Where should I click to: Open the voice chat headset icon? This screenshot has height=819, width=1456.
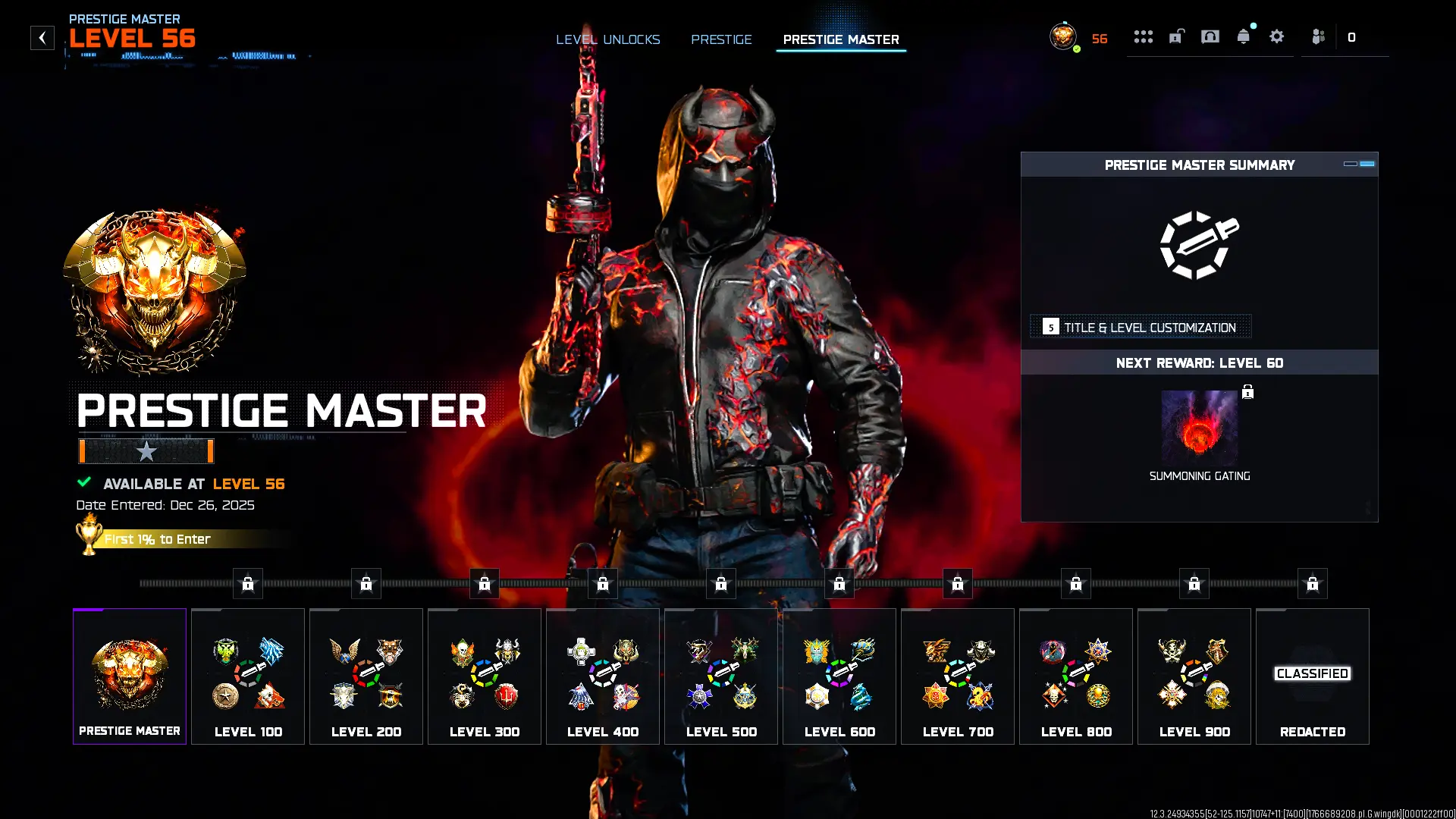pyautogui.click(x=1210, y=36)
